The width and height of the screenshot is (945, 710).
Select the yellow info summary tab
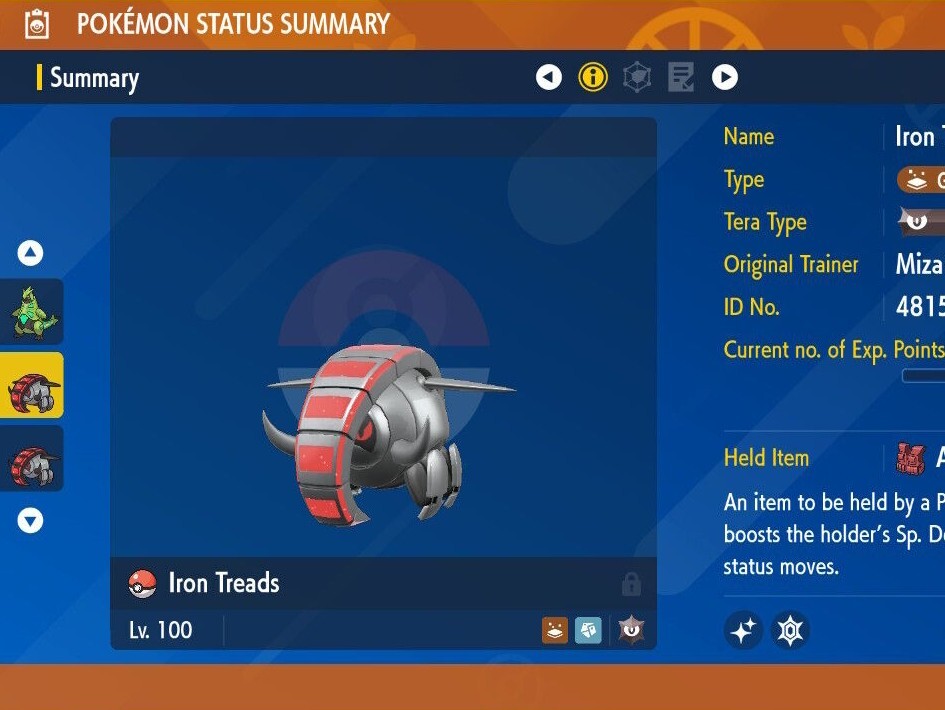(593, 77)
